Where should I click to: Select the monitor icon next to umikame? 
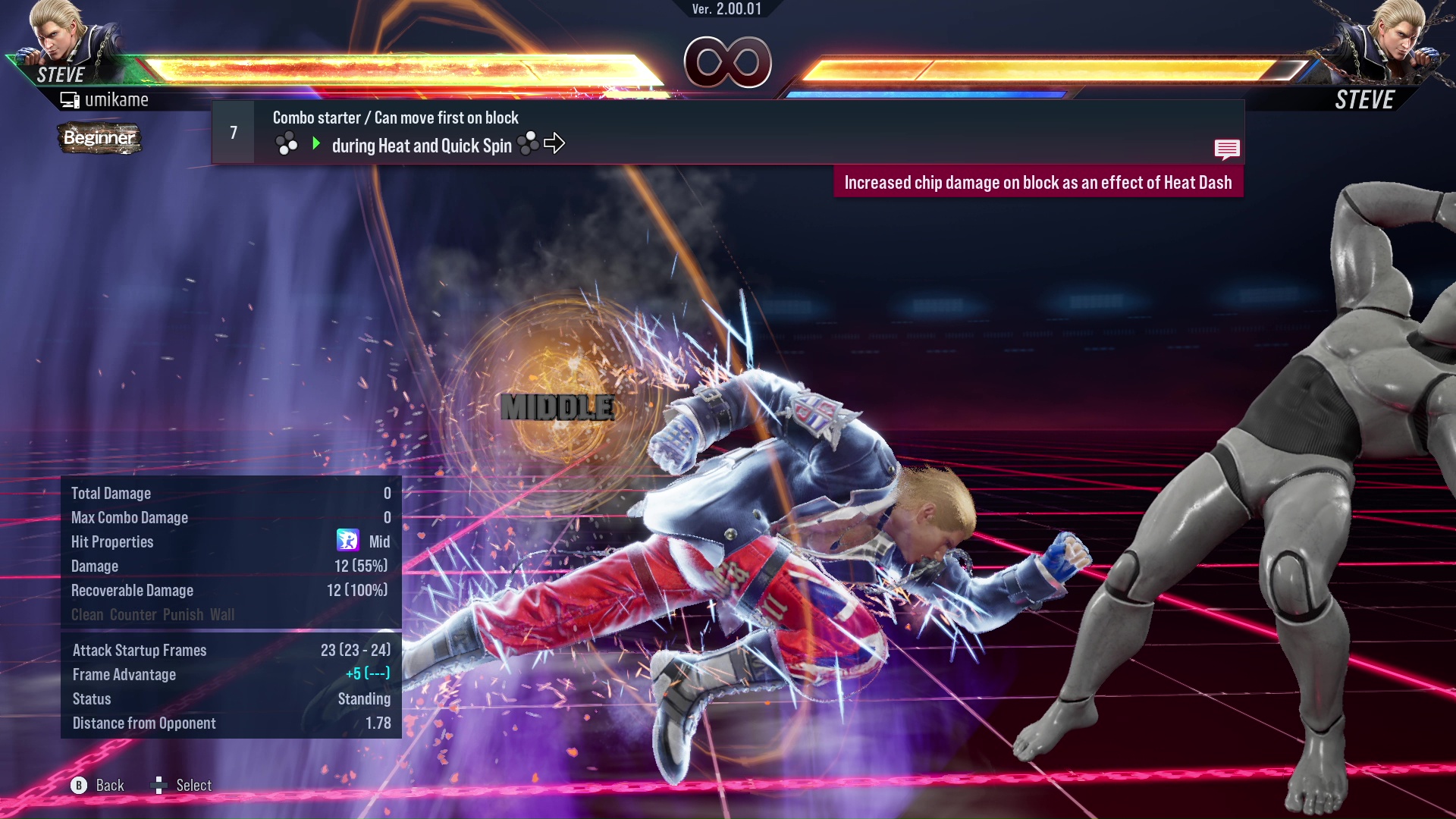(x=69, y=99)
